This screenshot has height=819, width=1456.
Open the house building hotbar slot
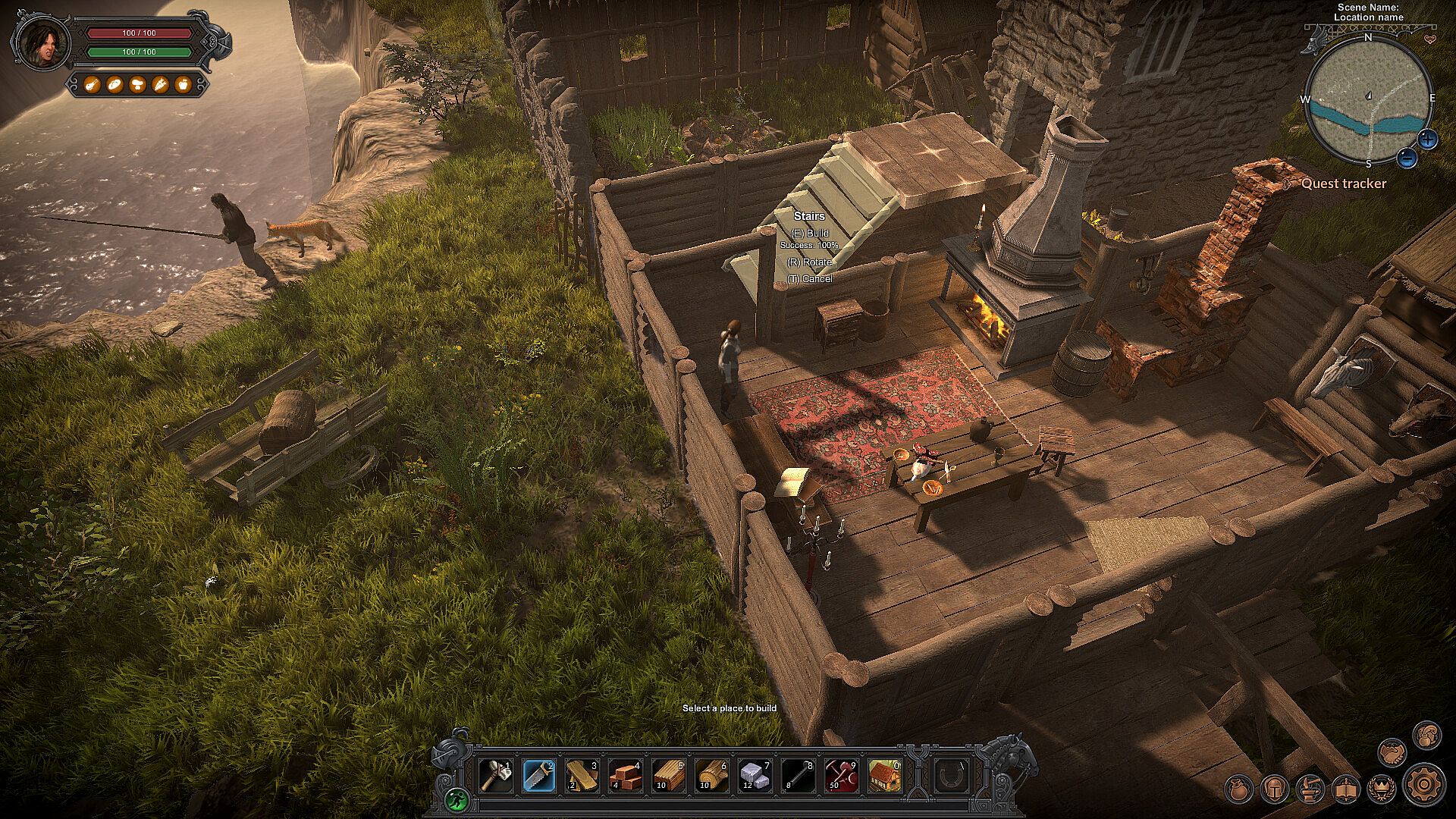(x=884, y=776)
